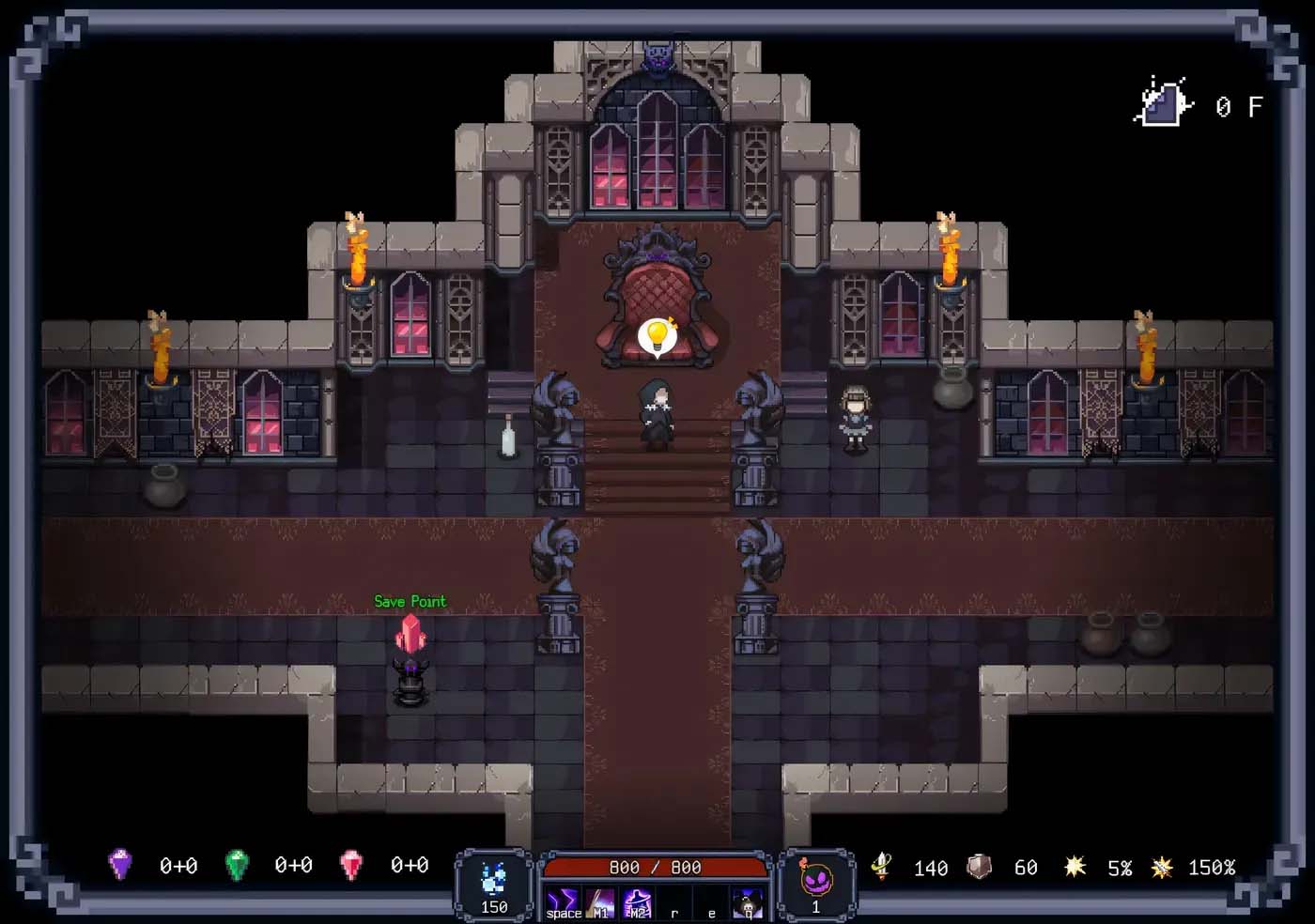Click the empty E skill slot
1315x924 pixels.
(x=711, y=903)
